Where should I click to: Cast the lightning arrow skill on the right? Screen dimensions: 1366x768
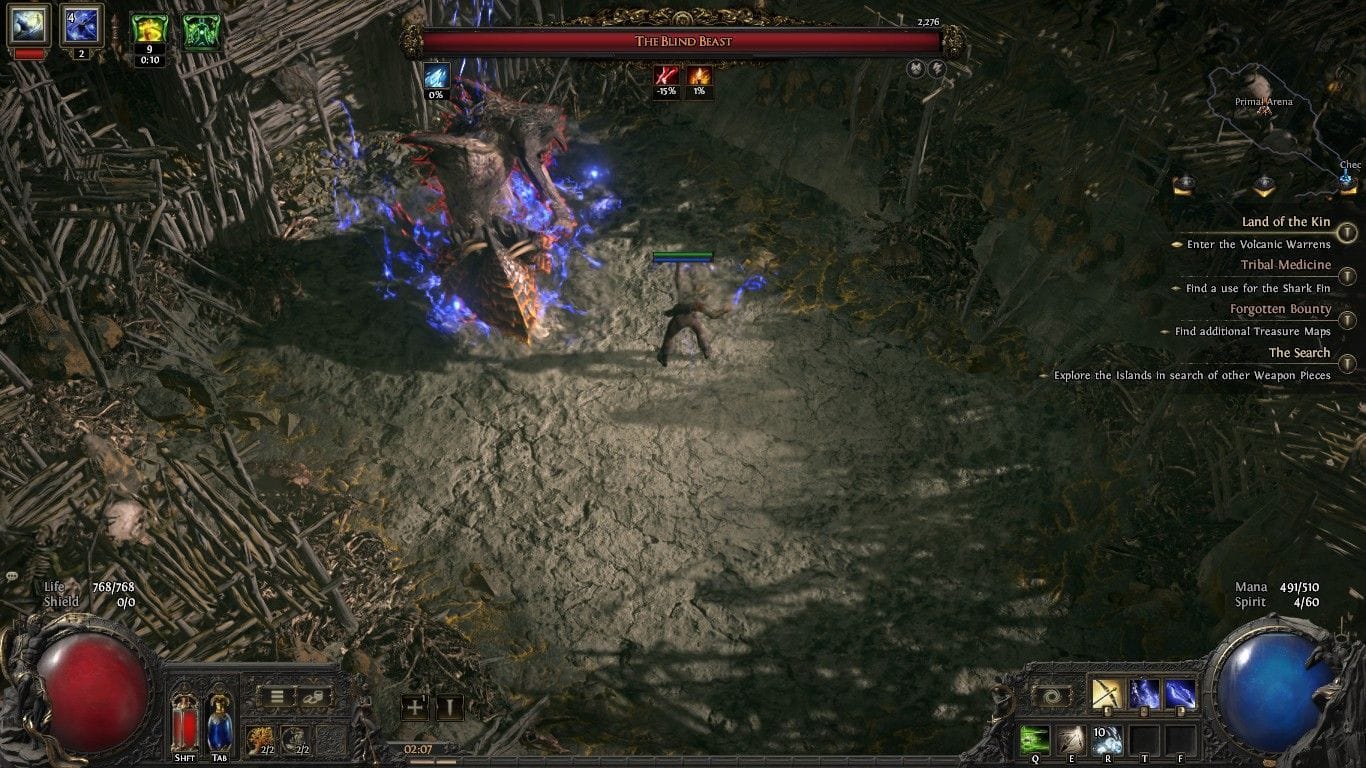pyautogui.click(x=1182, y=692)
